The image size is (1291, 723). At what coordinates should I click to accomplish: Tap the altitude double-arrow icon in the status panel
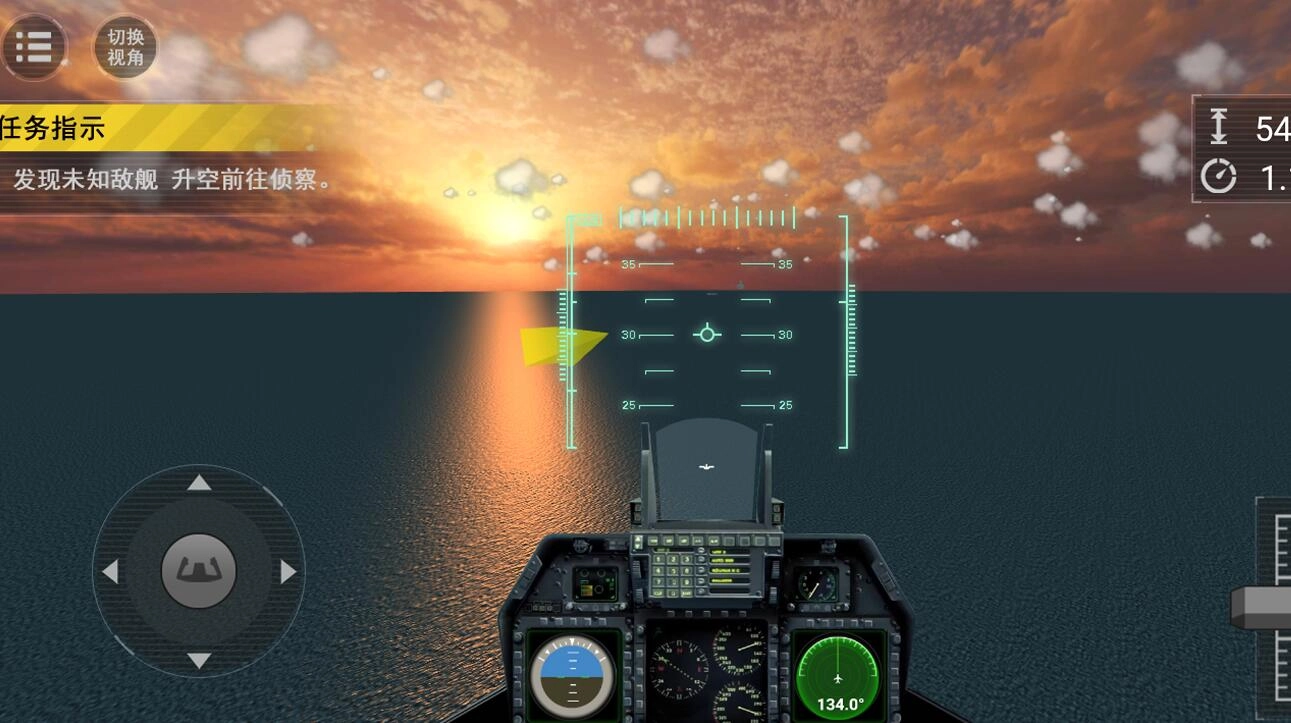(x=1219, y=125)
